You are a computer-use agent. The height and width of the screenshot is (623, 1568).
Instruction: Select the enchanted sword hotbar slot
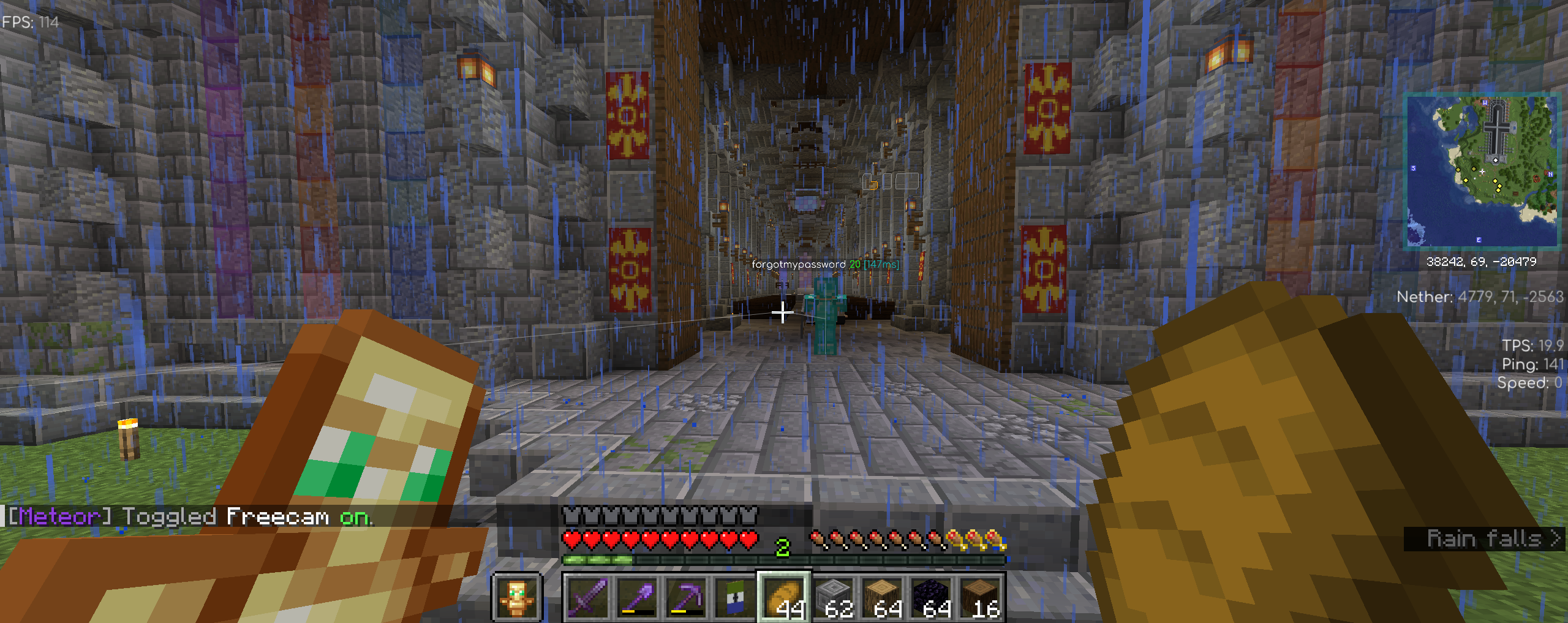(588, 597)
